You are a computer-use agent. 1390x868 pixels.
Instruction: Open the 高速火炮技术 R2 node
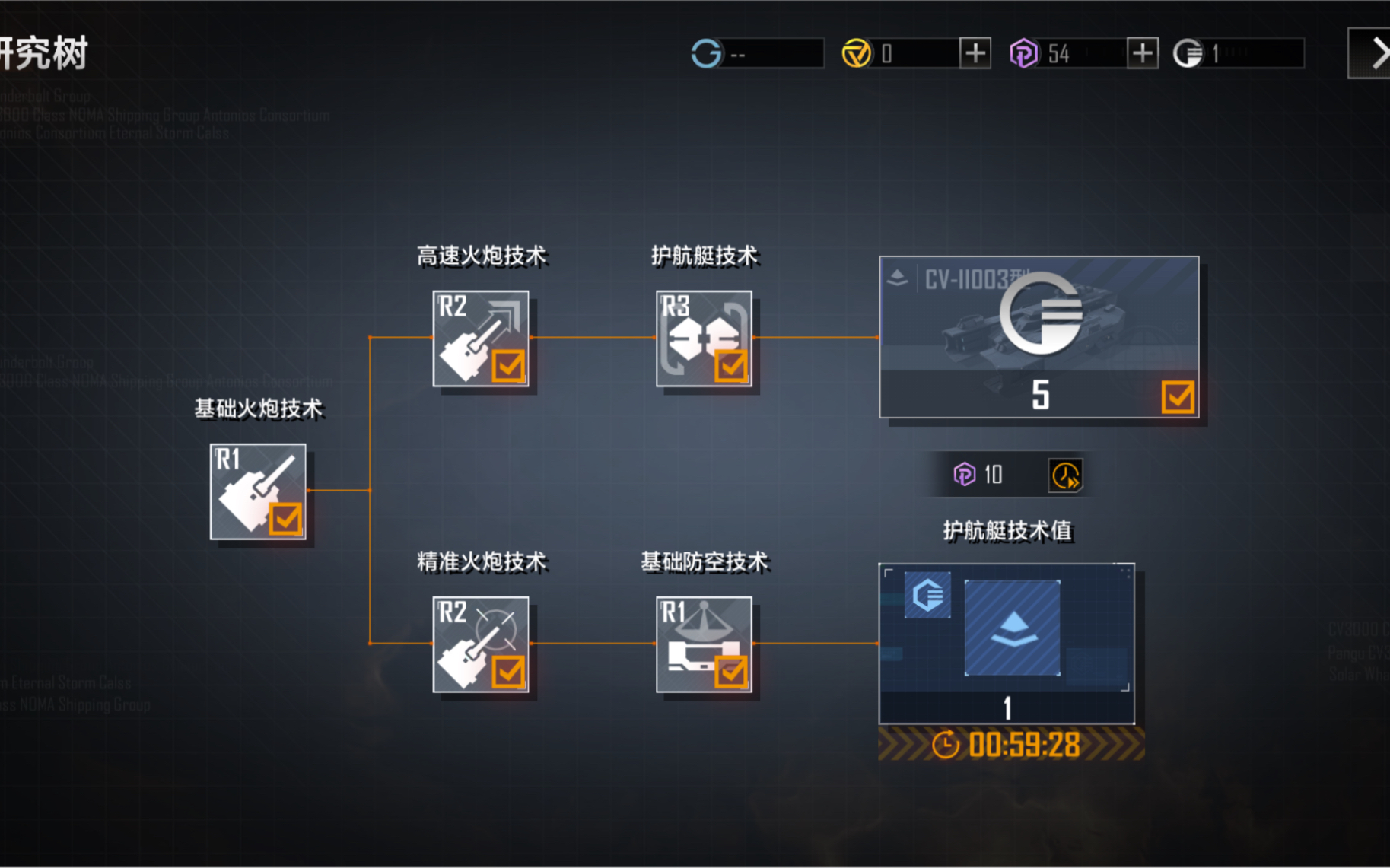[481, 339]
